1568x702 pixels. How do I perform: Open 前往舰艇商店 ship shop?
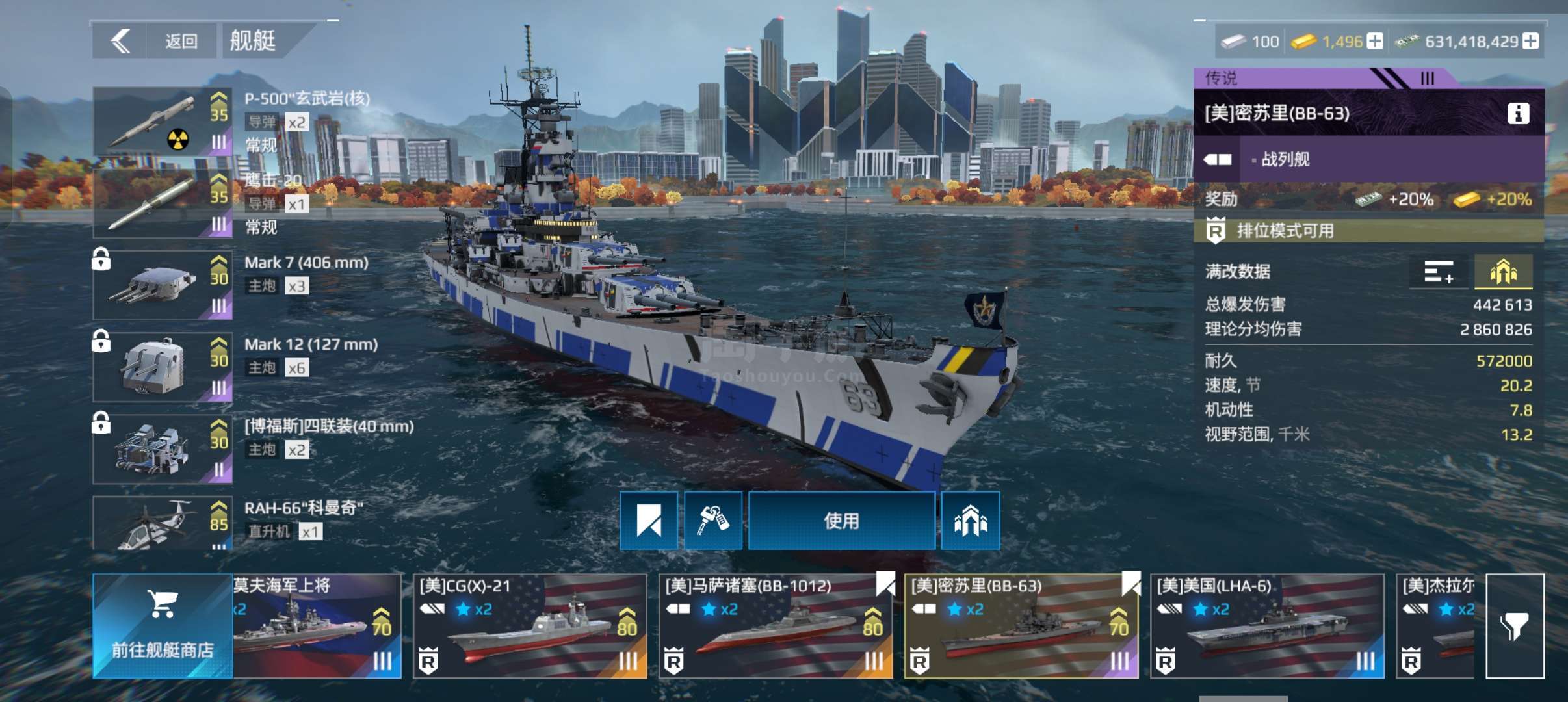[x=163, y=626]
